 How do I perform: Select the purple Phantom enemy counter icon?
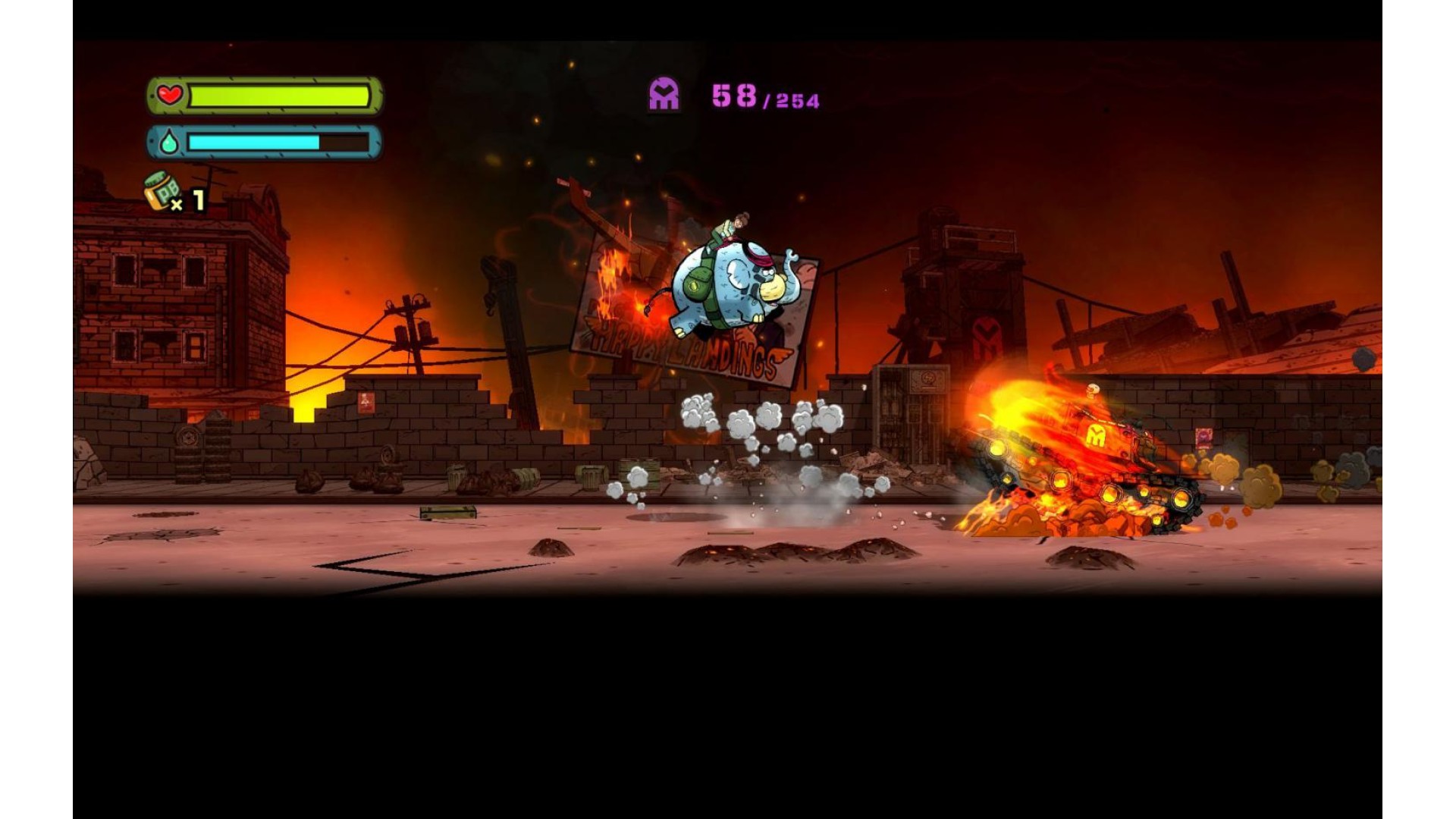(x=664, y=95)
